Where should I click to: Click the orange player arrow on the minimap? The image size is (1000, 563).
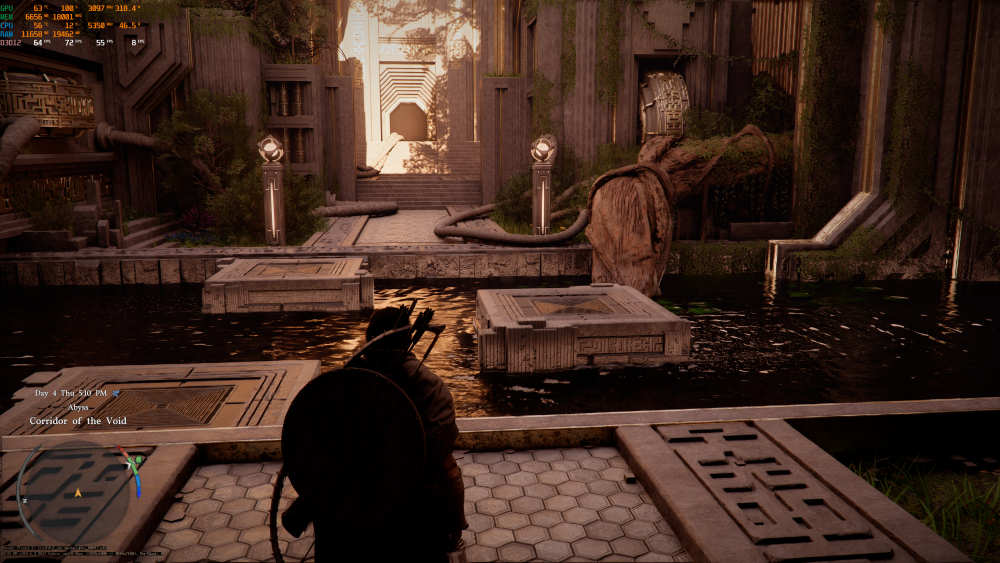point(77,493)
